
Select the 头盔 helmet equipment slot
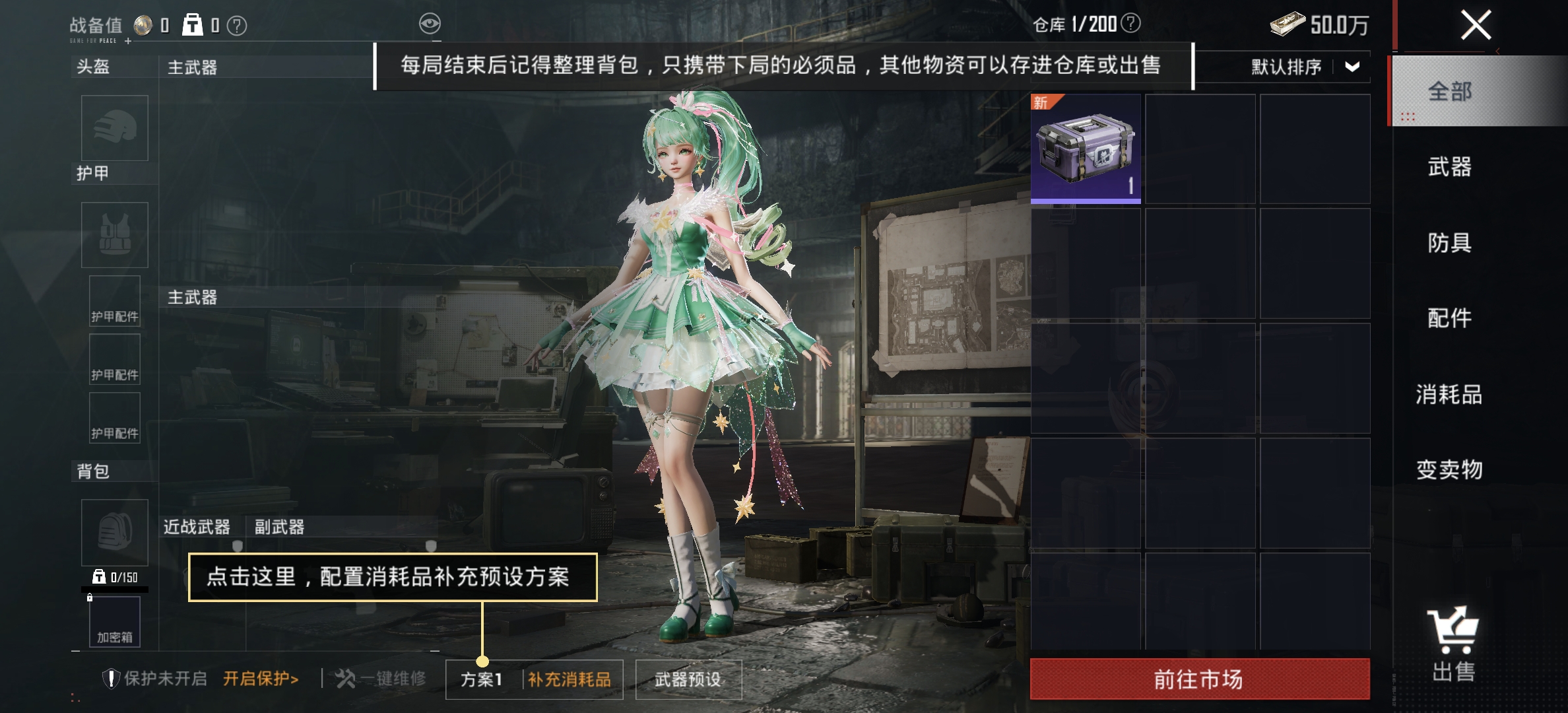pyautogui.click(x=114, y=129)
